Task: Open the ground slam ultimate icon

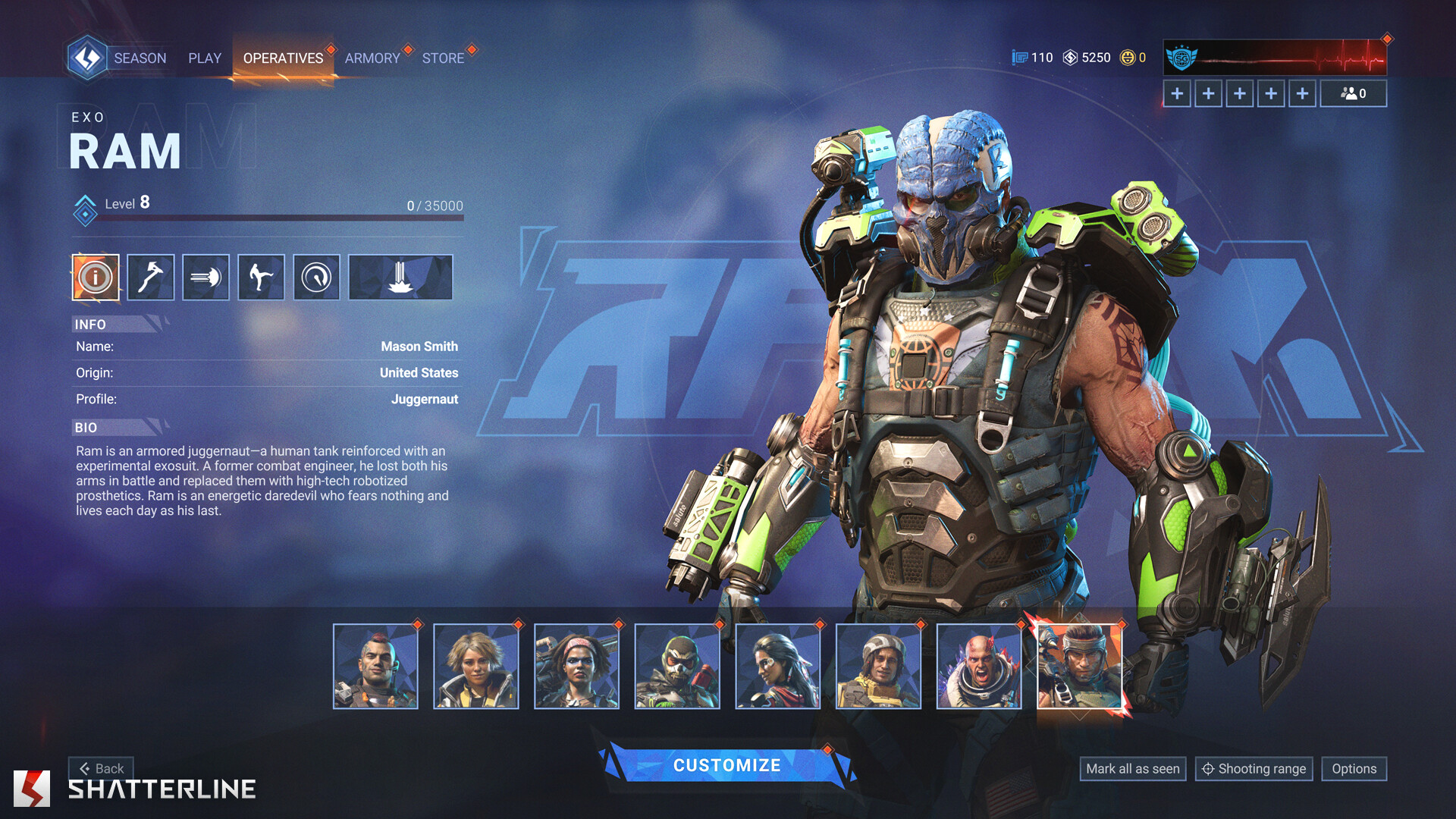Action: [400, 278]
